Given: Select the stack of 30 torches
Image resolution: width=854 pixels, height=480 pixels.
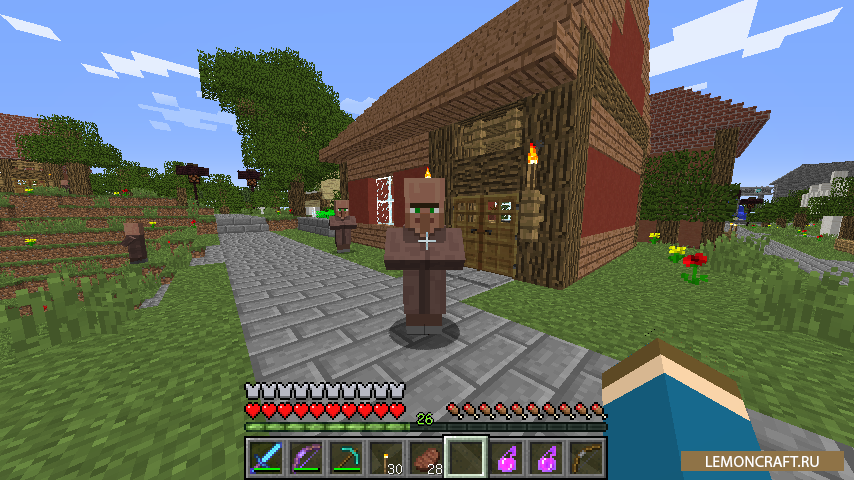Looking at the screenshot, I should pos(385,459).
